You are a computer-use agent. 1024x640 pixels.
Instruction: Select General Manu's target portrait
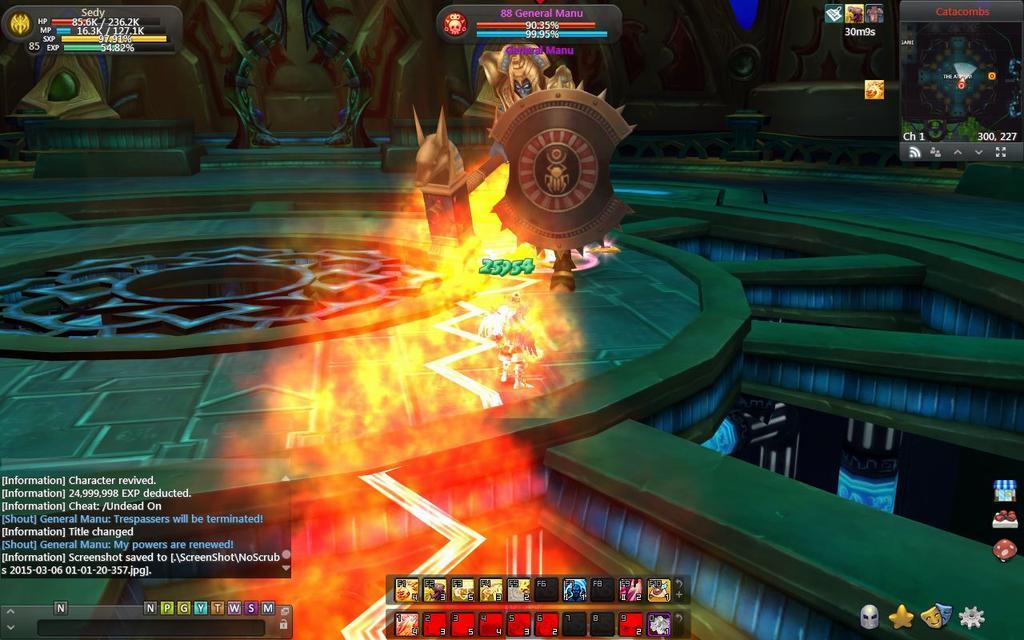point(455,23)
